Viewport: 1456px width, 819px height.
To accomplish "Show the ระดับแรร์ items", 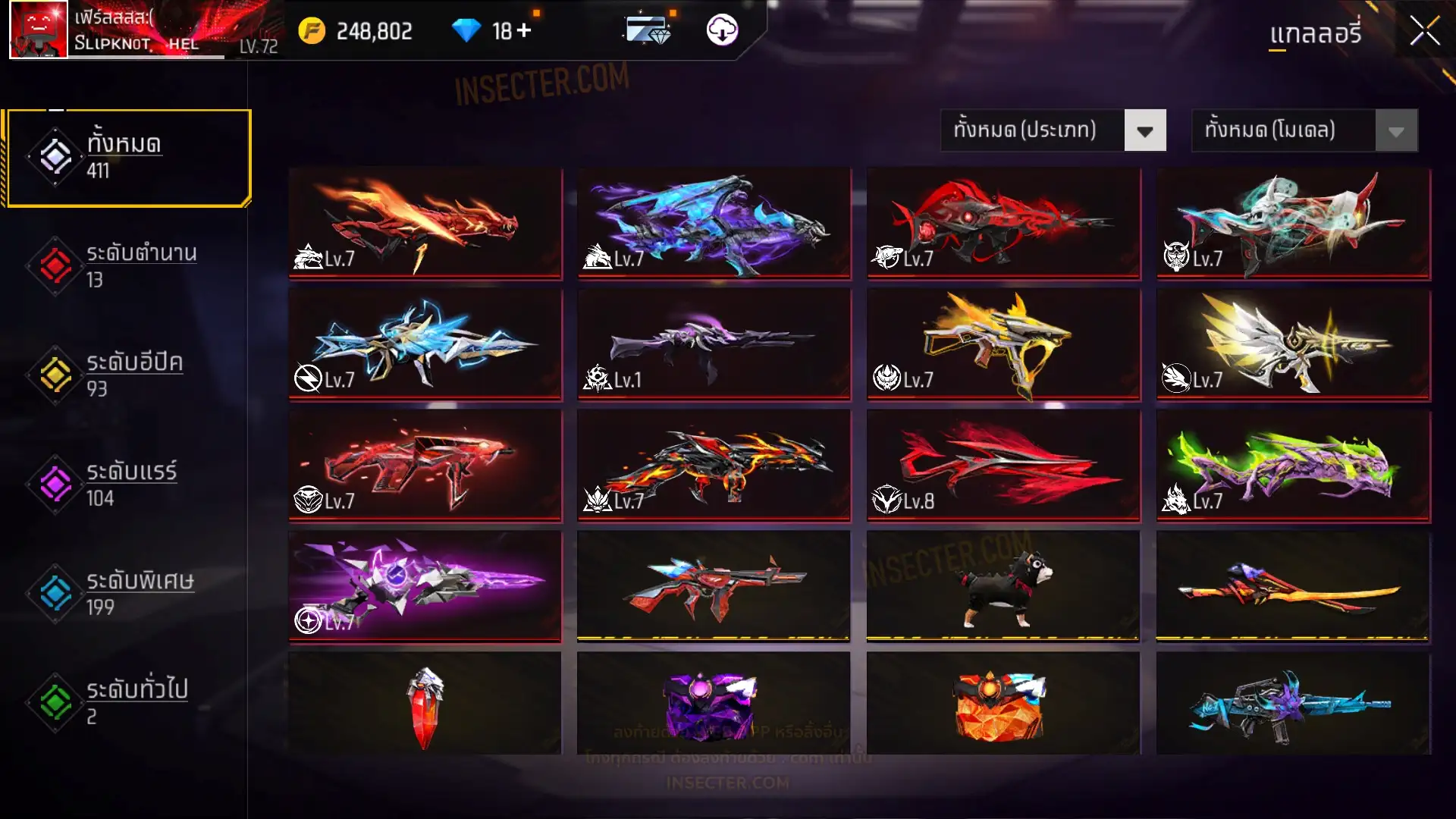I will click(x=129, y=485).
